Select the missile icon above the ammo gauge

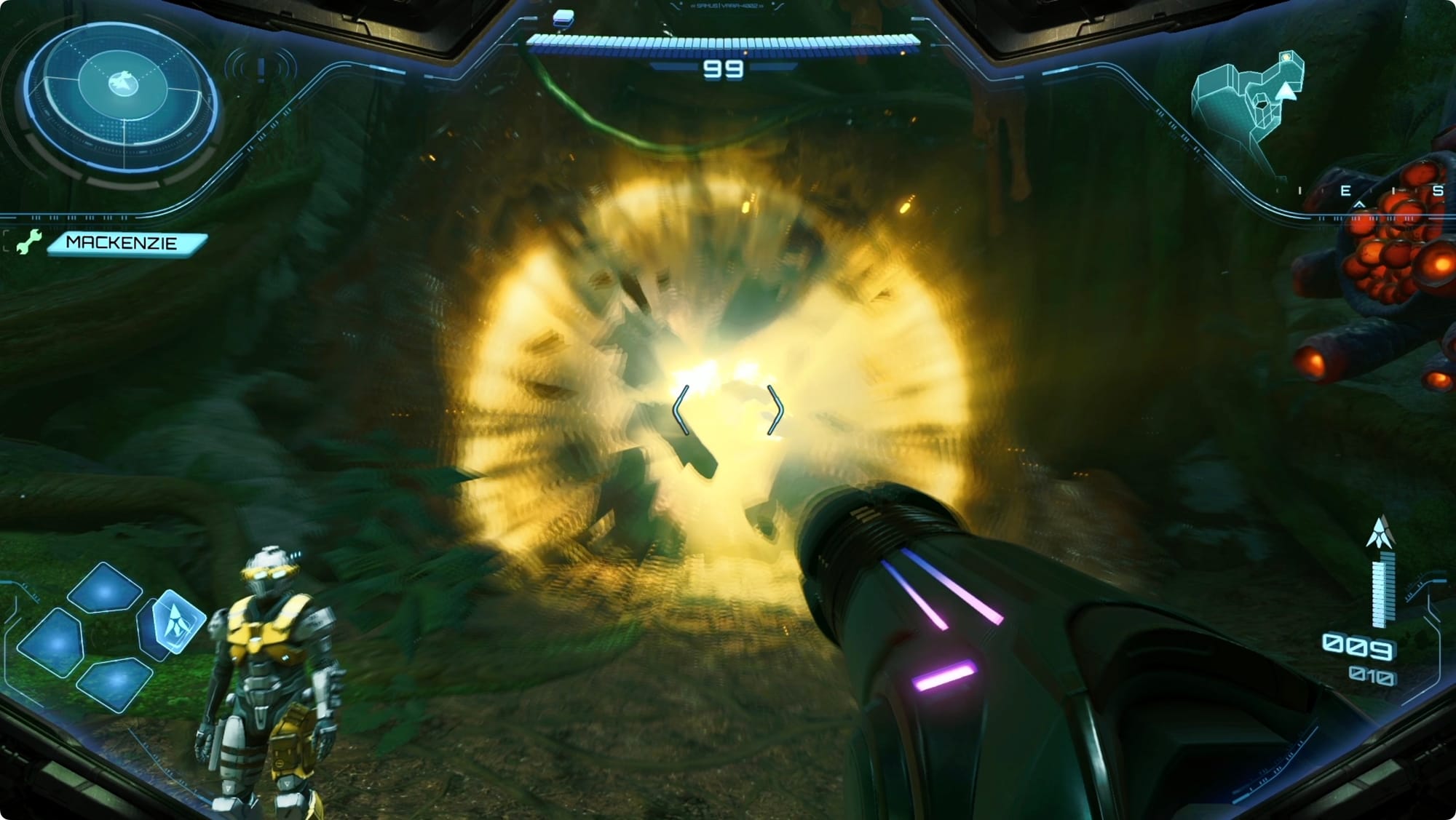click(x=1379, y=533)
